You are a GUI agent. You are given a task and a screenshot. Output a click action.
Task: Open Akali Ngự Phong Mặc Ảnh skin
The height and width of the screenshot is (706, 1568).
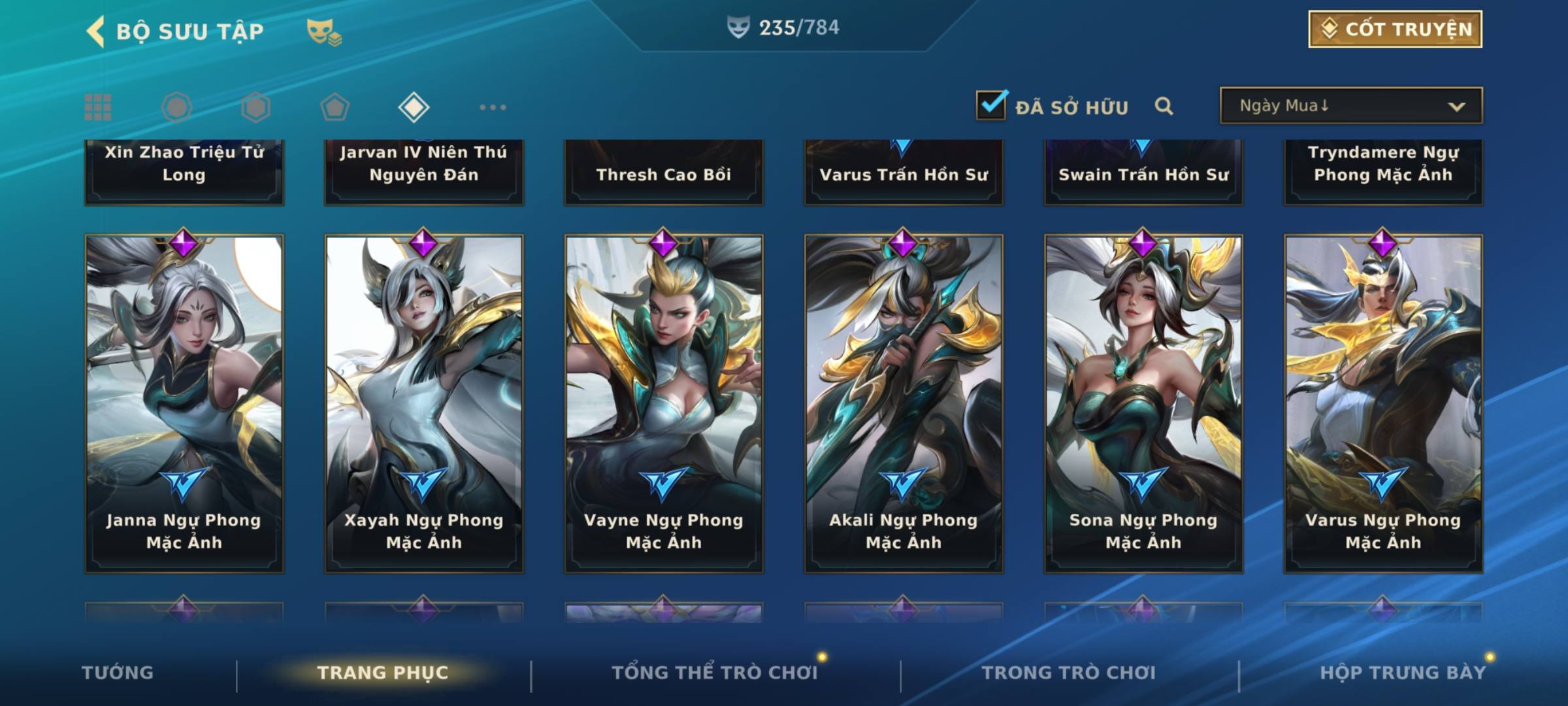tap(904, 403)
